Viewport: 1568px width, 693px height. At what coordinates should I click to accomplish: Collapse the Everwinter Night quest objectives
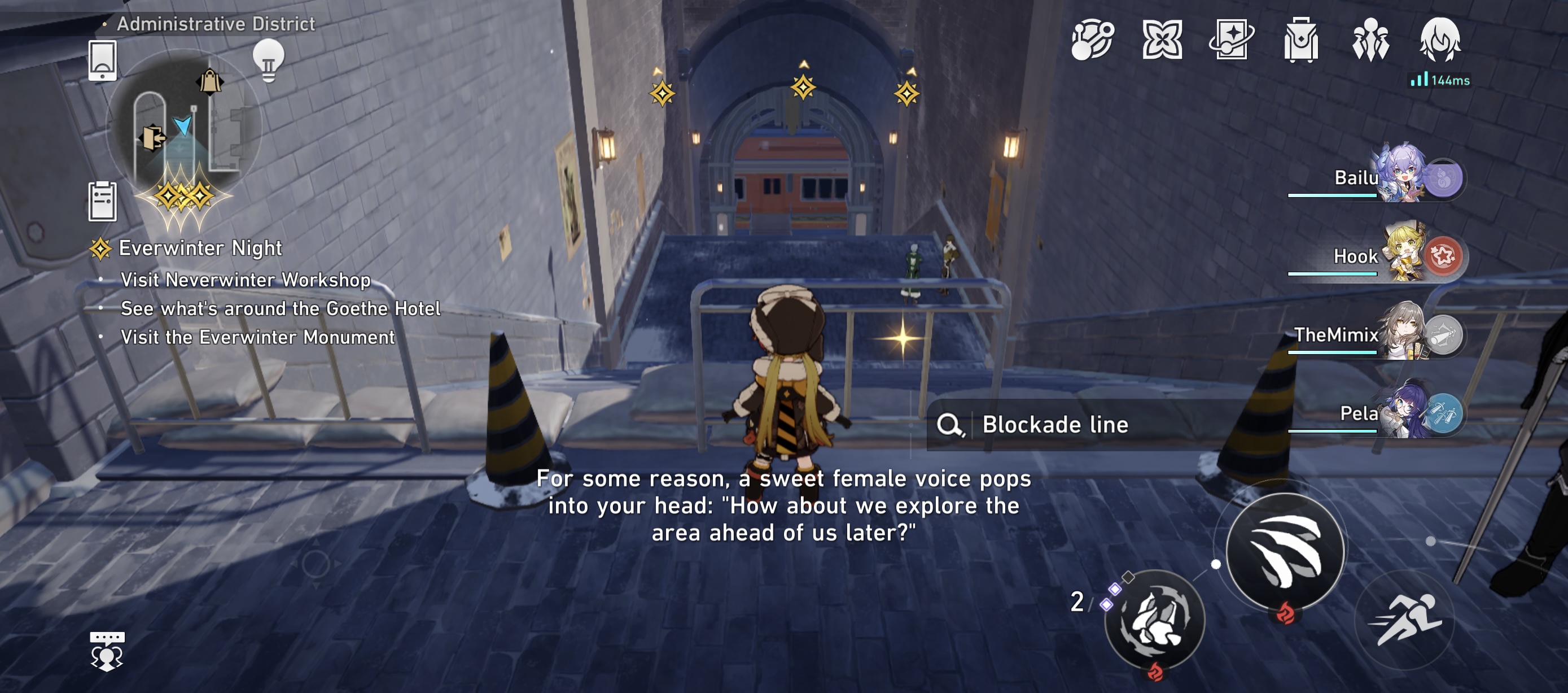[201, 249]
